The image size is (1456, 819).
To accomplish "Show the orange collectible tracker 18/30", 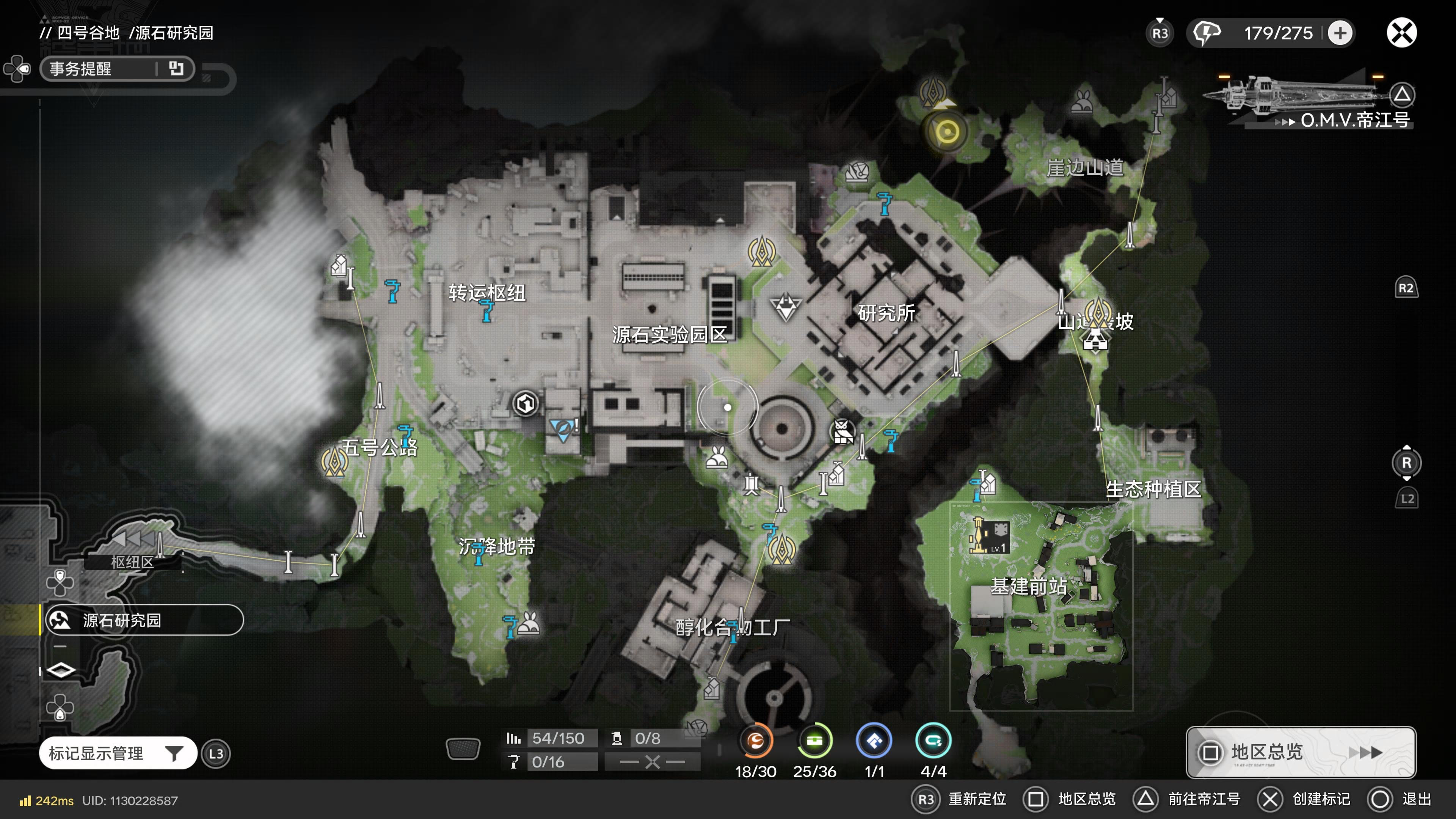I will (x=756, y=741).
